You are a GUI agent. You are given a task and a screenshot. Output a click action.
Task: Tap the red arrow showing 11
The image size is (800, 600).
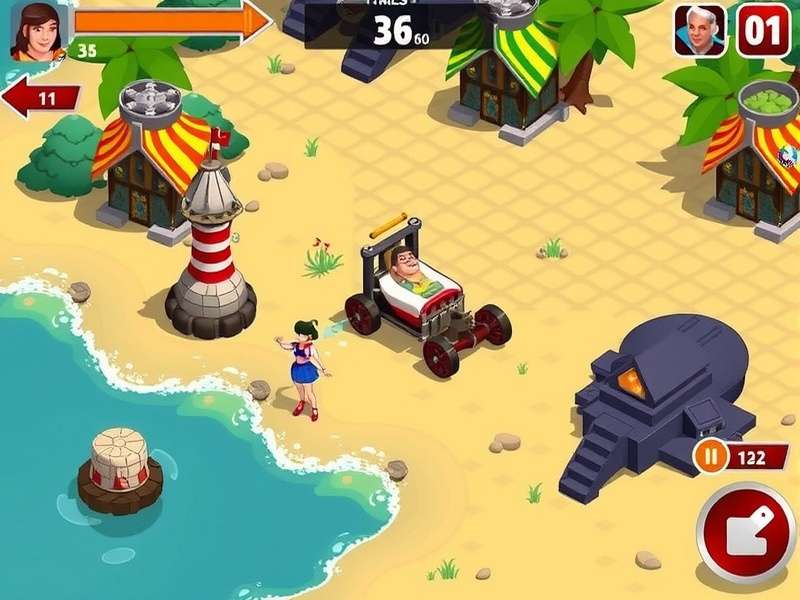click(41, 99)
